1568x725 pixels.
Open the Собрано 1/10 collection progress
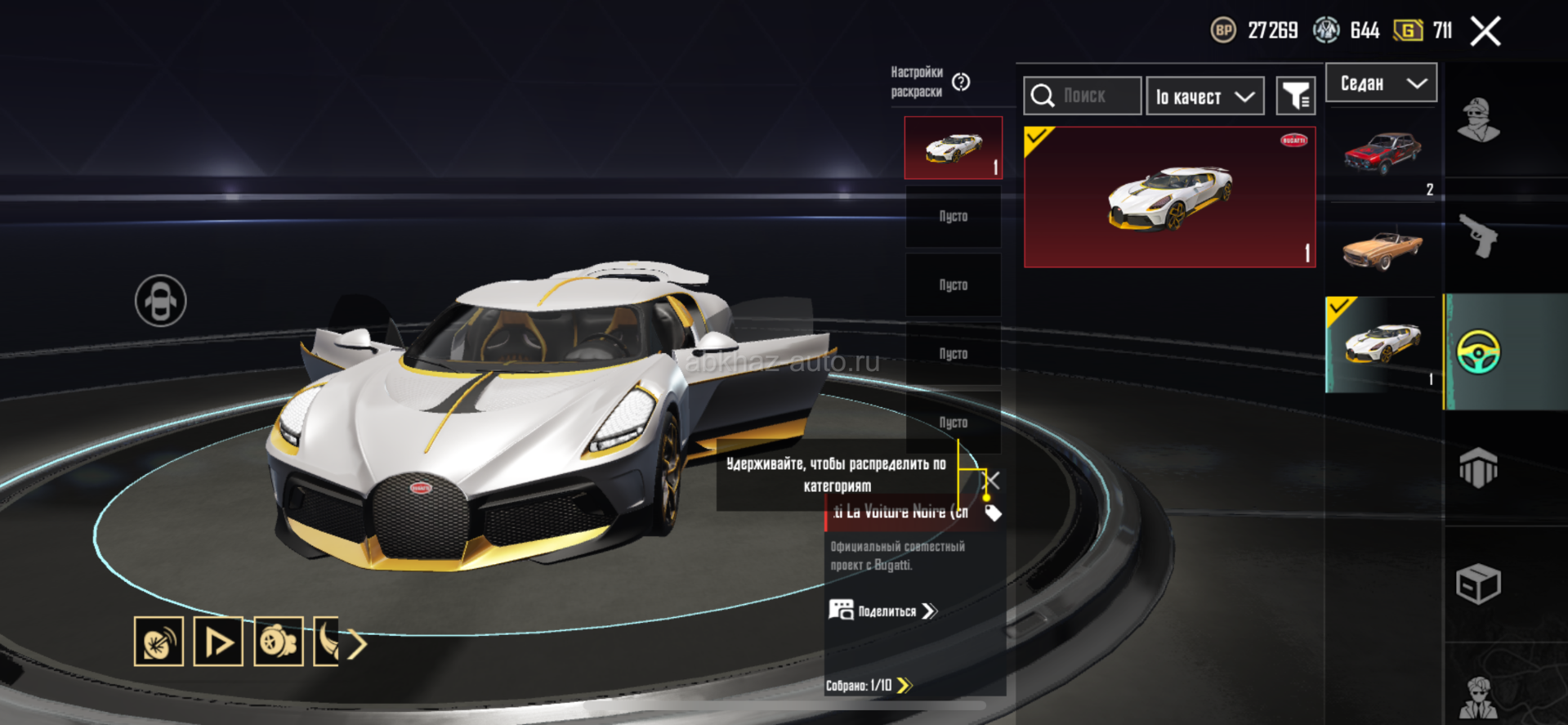coord(869,686)
